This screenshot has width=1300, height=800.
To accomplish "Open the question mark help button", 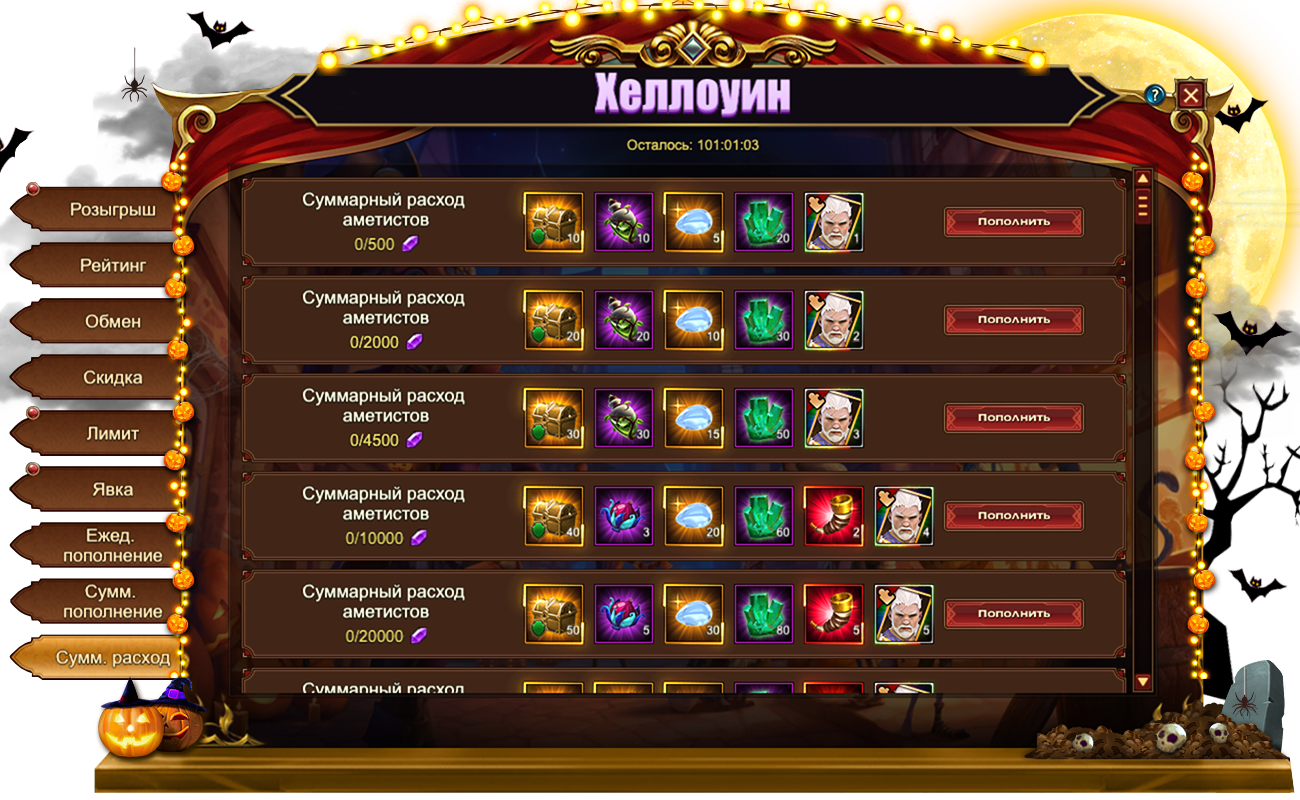I will [x=1156, y=95].
